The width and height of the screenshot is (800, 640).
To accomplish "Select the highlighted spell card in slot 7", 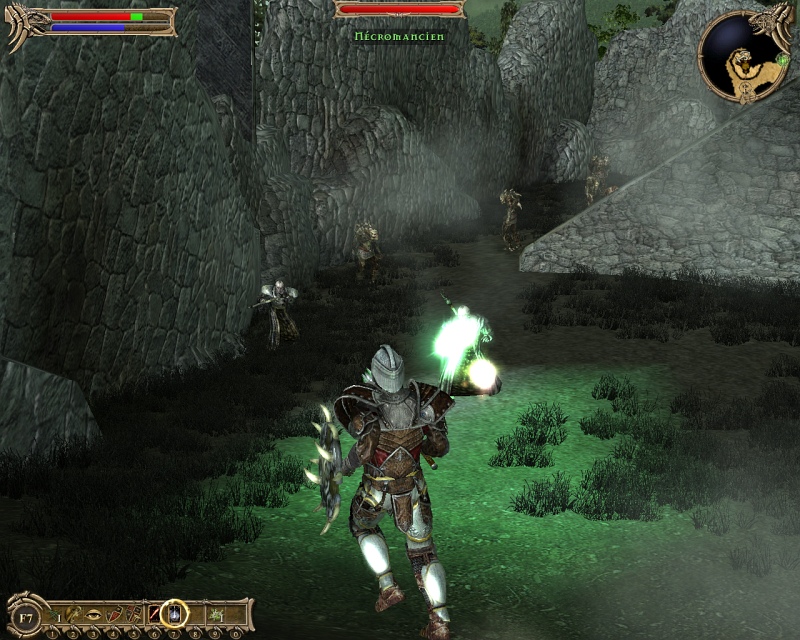I will click(175, 612).
